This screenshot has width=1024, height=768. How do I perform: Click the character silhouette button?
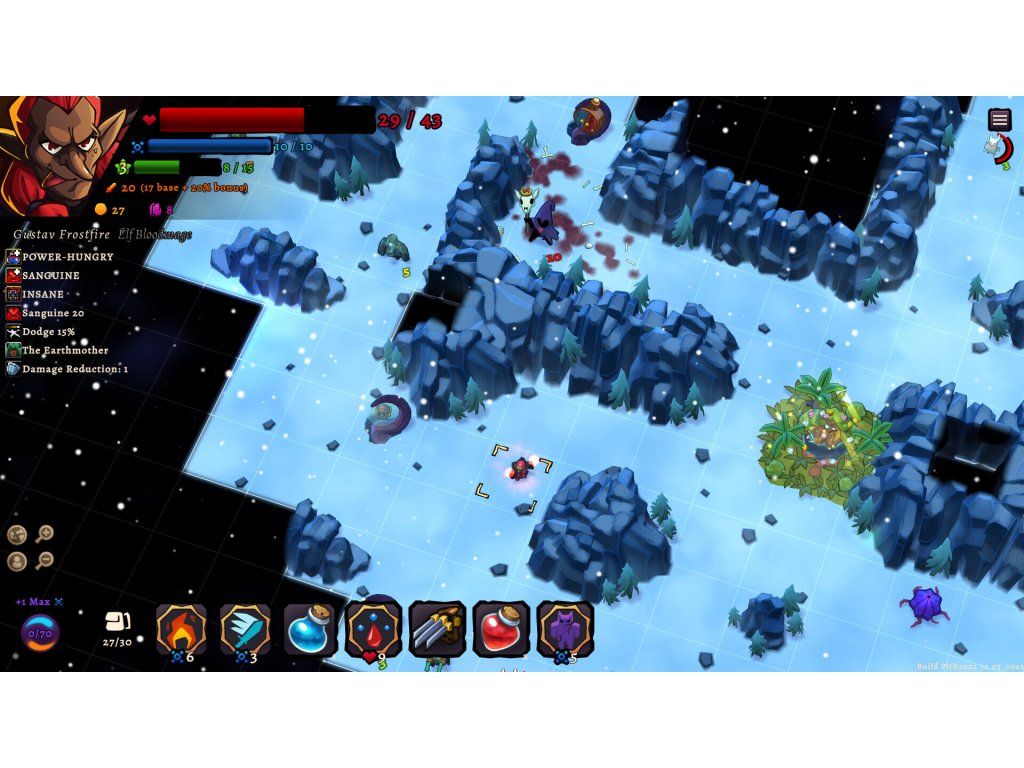point(17,560)
